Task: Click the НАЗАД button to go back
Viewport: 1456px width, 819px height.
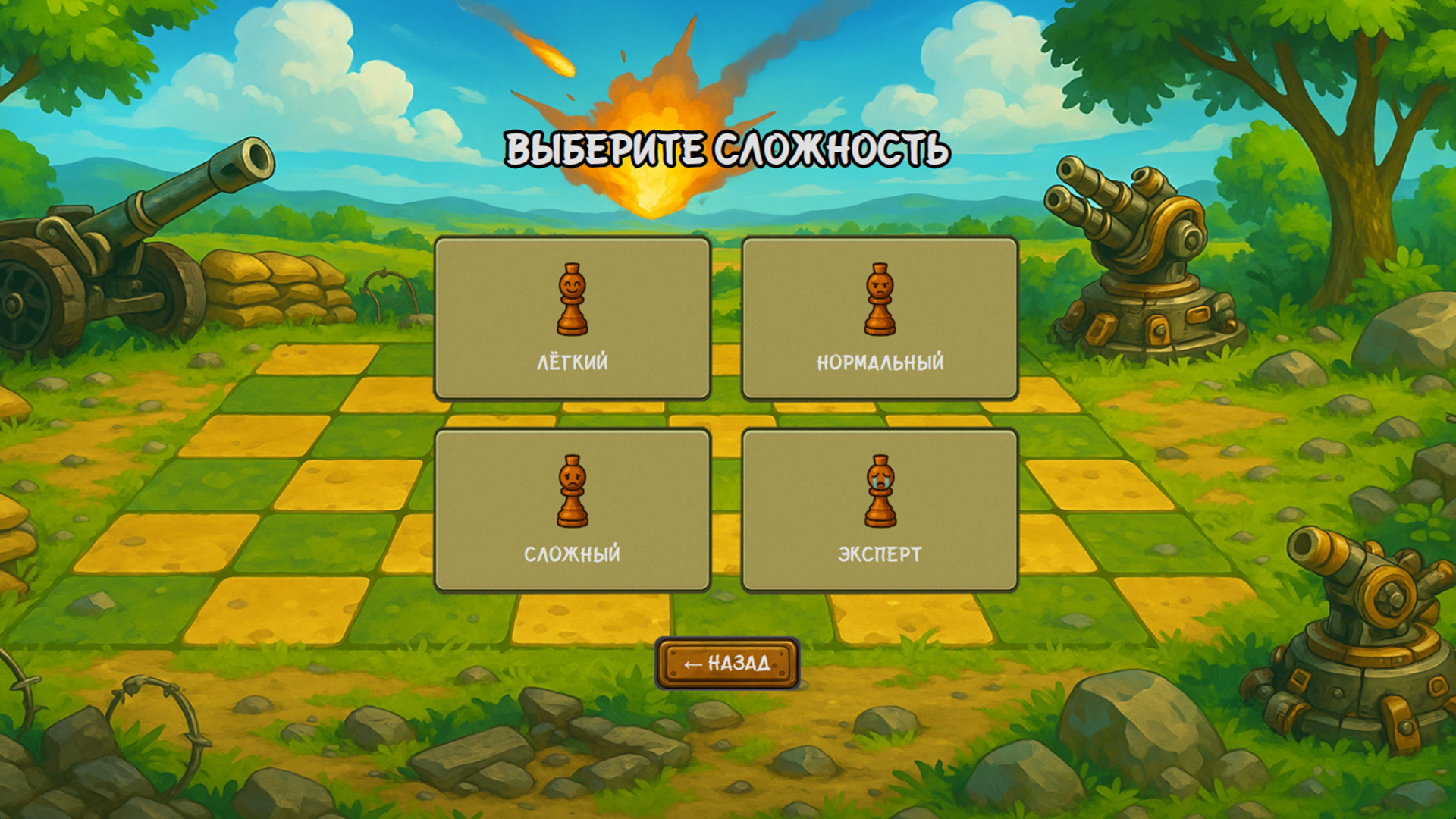Action: (x=728, y=662)
